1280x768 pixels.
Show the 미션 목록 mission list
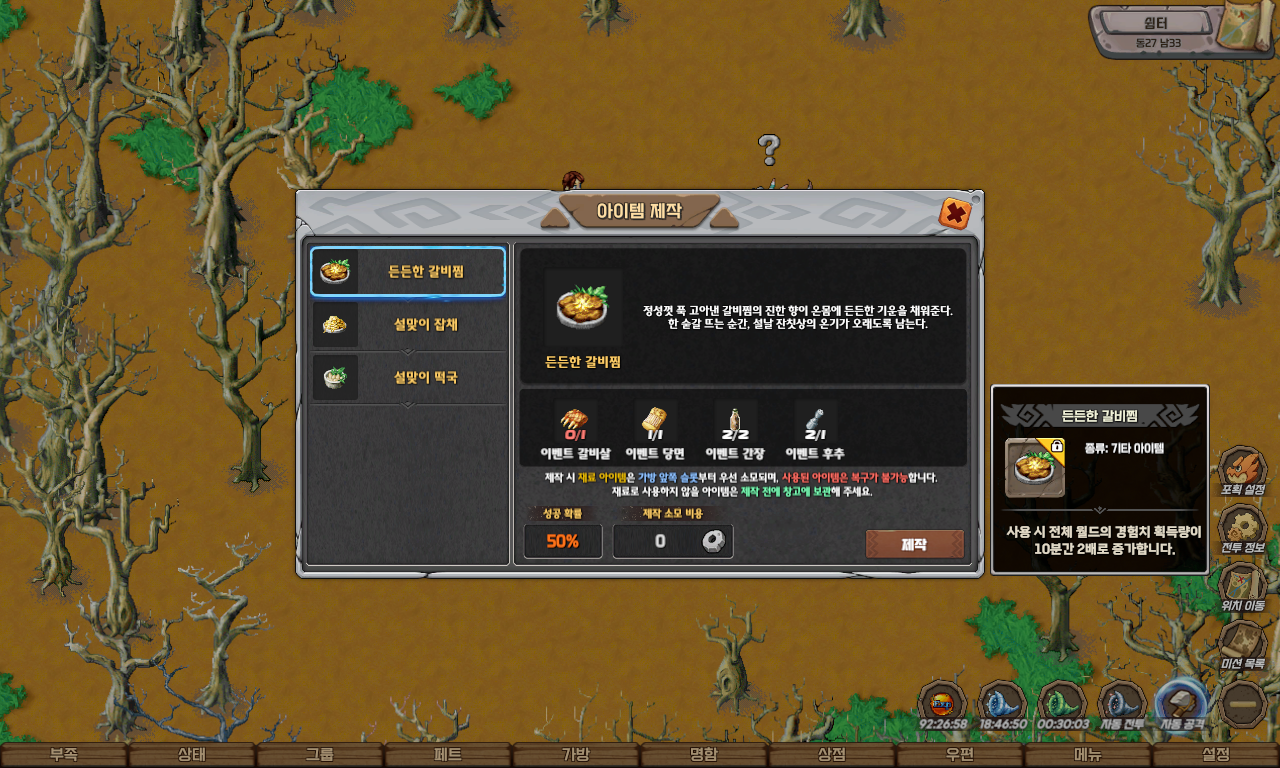pos(1242,642)
